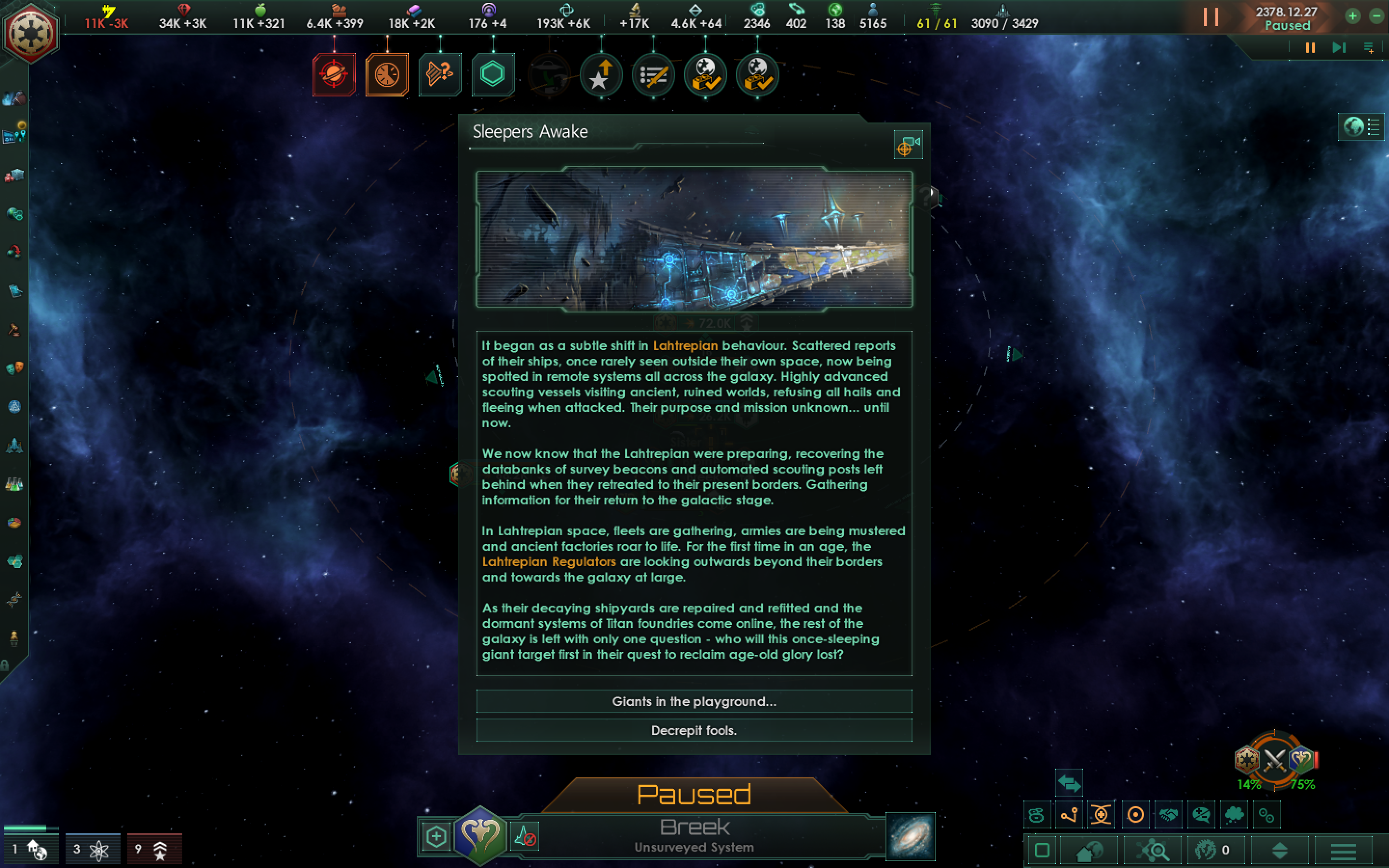Toggle the square sector overlay filter
This screenshot has width=1389, height=868.
(1042, 850)
